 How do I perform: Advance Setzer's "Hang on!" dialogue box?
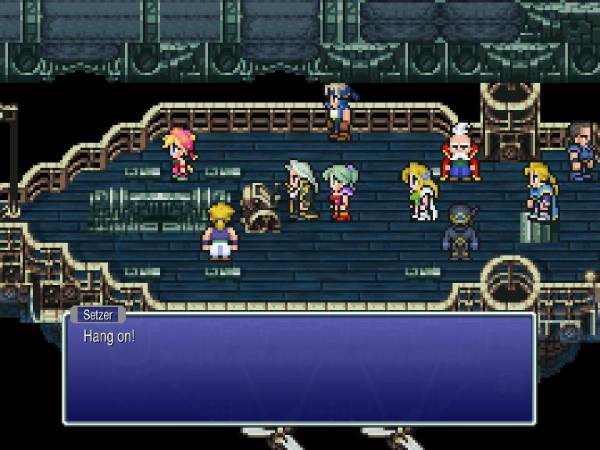pyautogui.click(x=298, y=368)
